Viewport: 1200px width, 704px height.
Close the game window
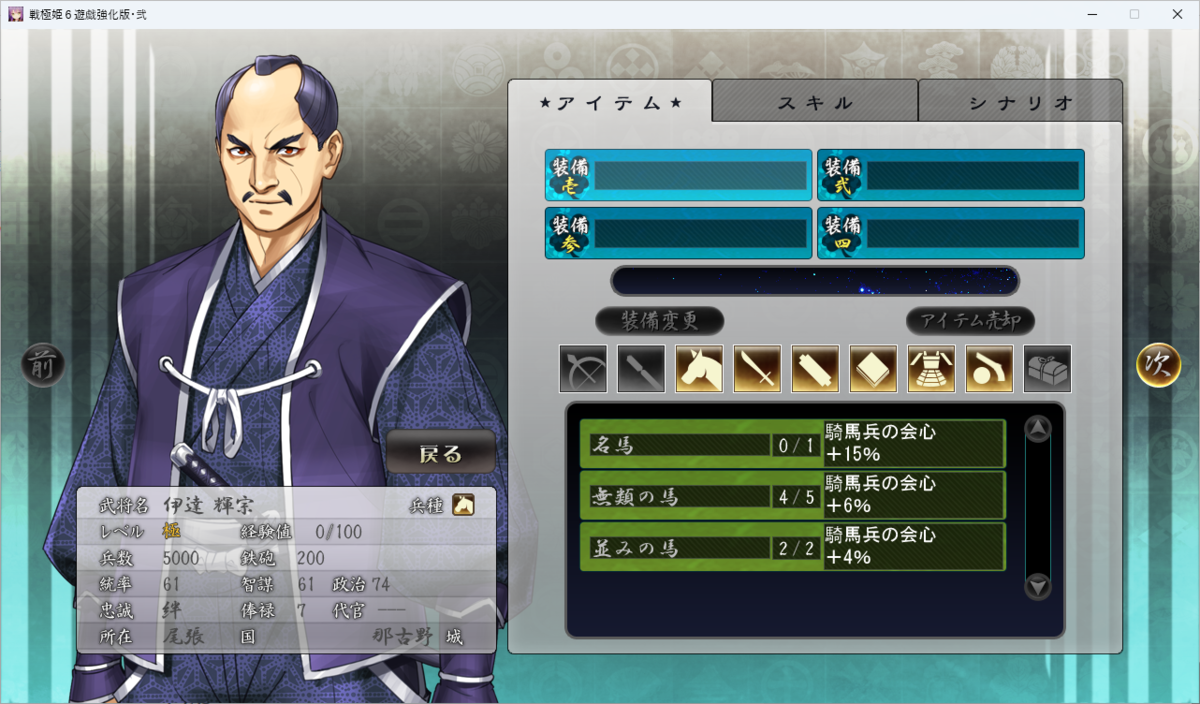[1177, 14]
